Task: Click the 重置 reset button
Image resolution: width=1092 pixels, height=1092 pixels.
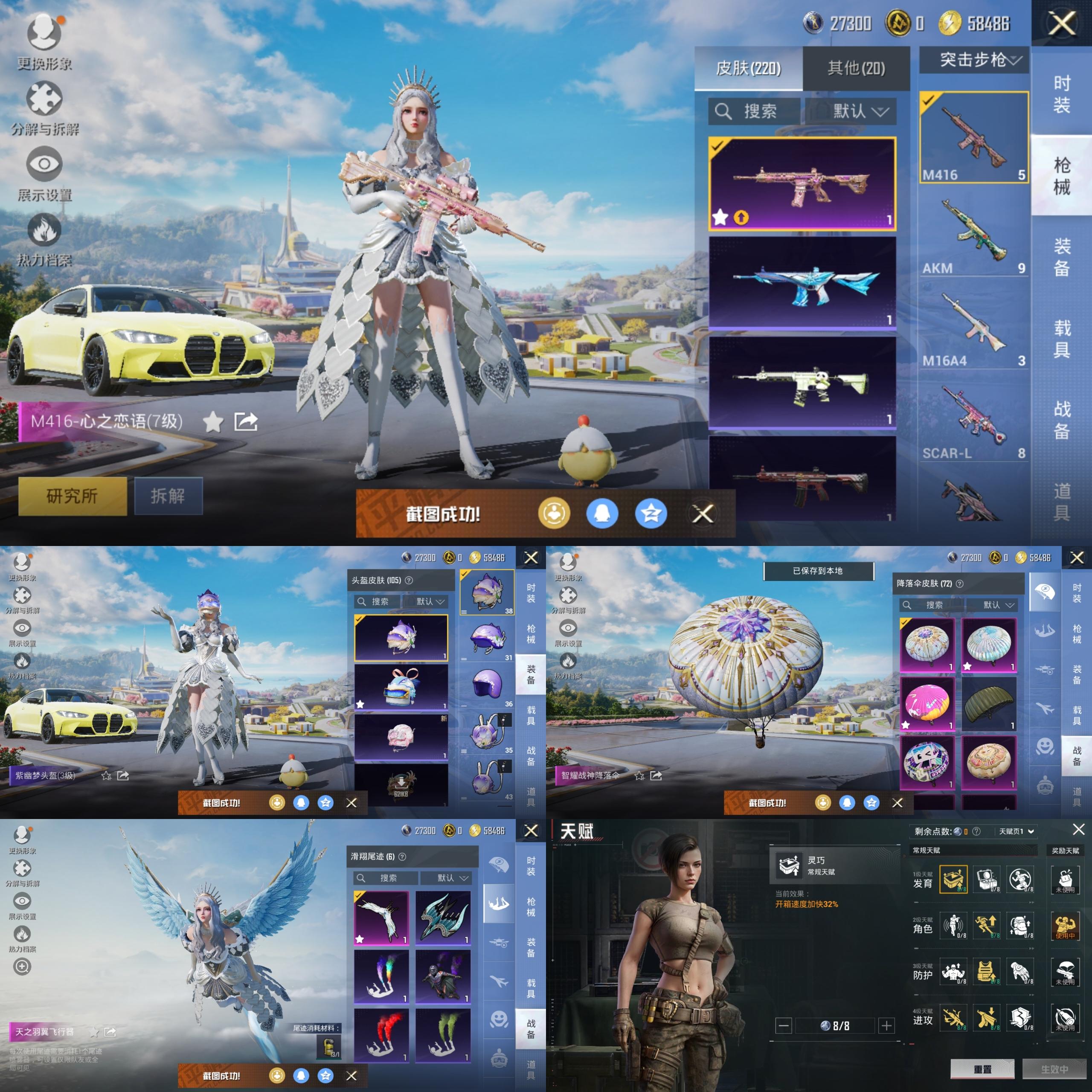Action: click(x=982, y=1069)
